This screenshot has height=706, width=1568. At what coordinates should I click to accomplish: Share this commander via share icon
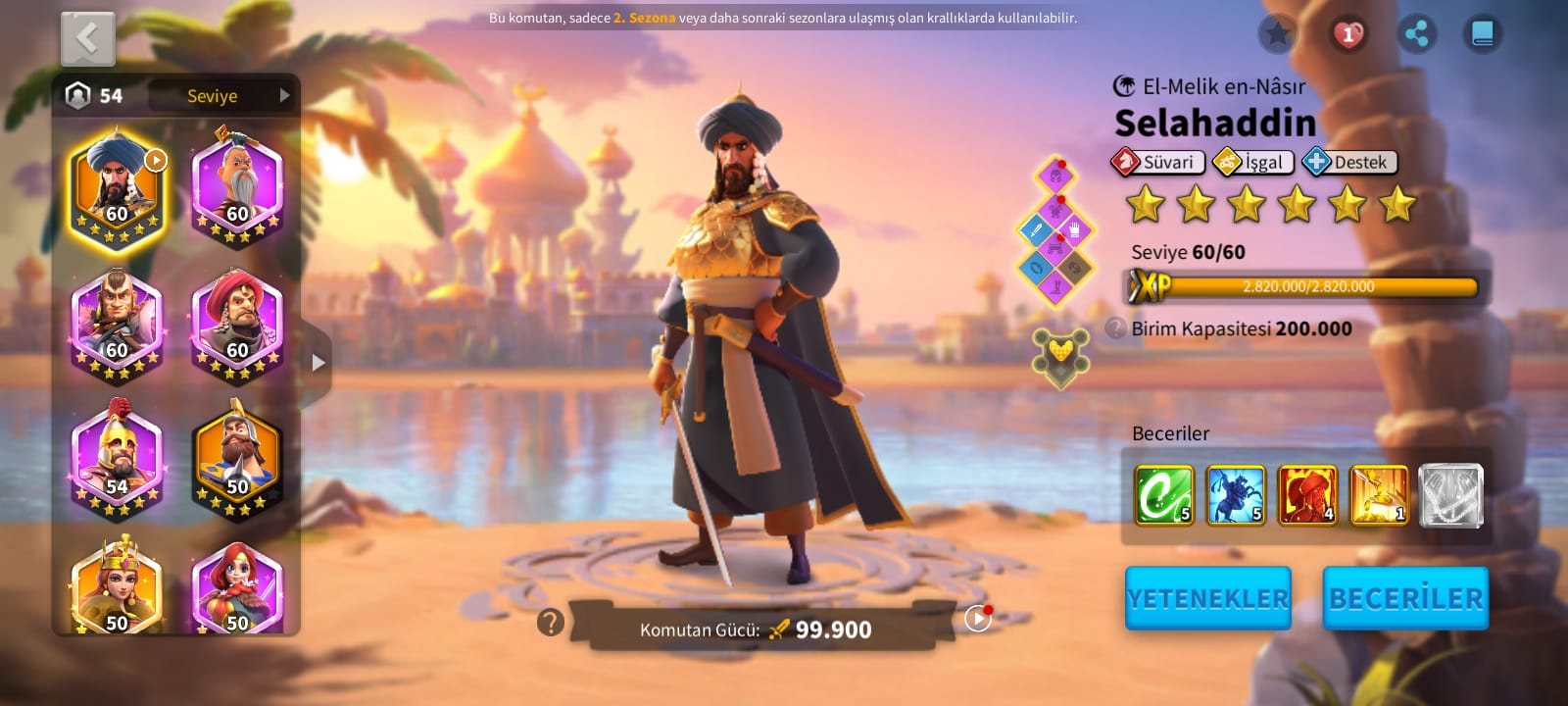[x=1416, y=35]
